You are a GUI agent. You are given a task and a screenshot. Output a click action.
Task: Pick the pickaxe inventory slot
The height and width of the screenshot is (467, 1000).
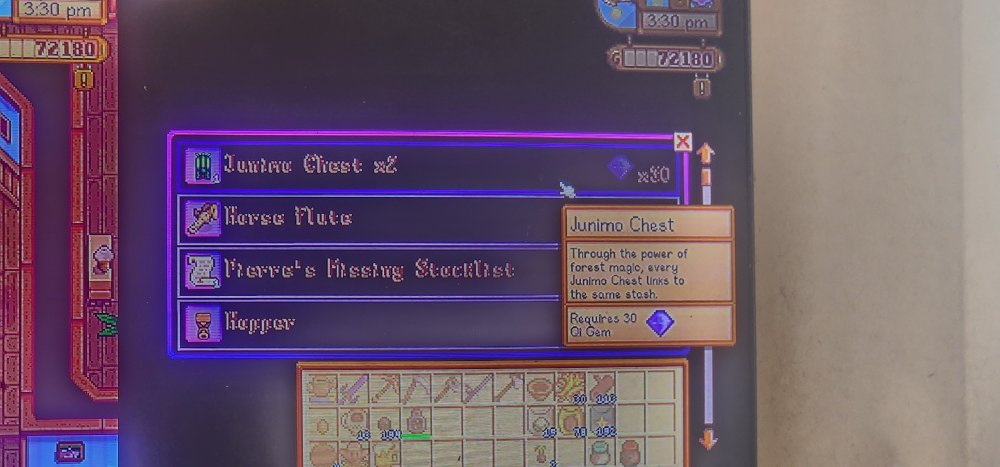382,388
